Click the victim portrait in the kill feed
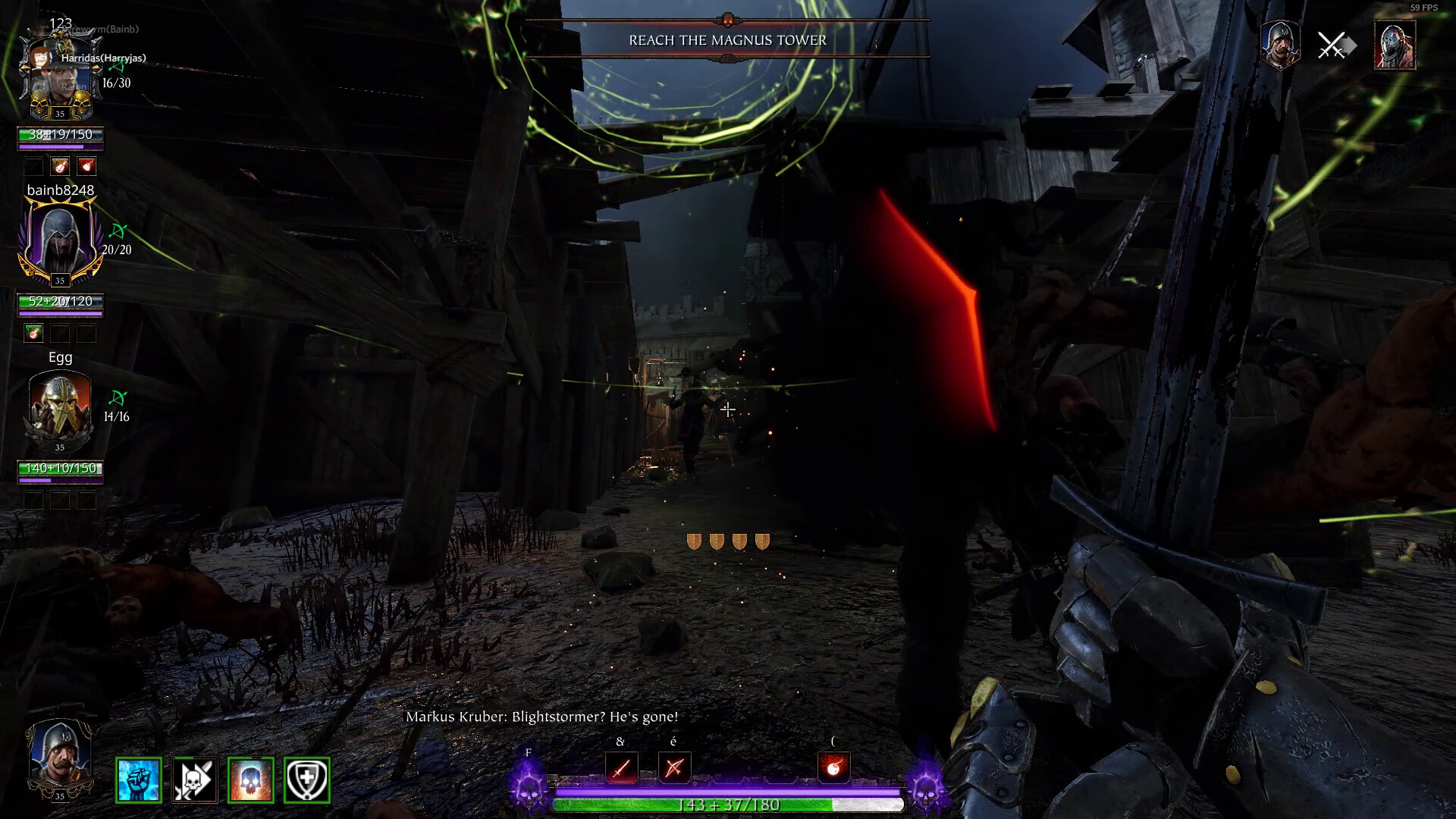 click(x=1394, y=45)
